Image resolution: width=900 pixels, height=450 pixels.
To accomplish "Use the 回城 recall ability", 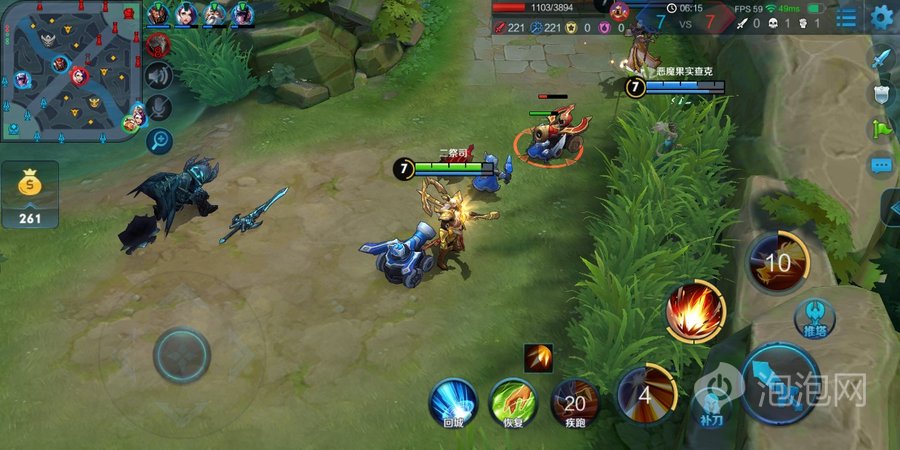I will (453, 401).
